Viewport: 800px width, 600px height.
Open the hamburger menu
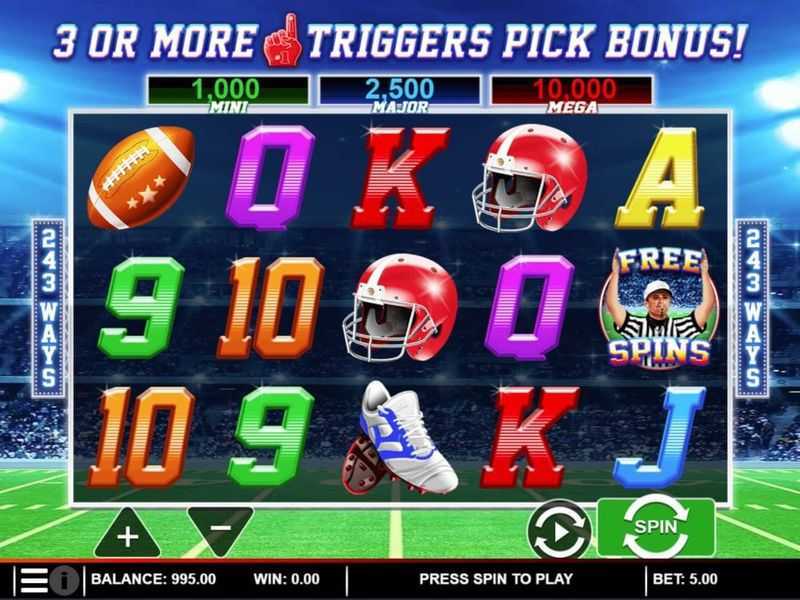[33, 579]
